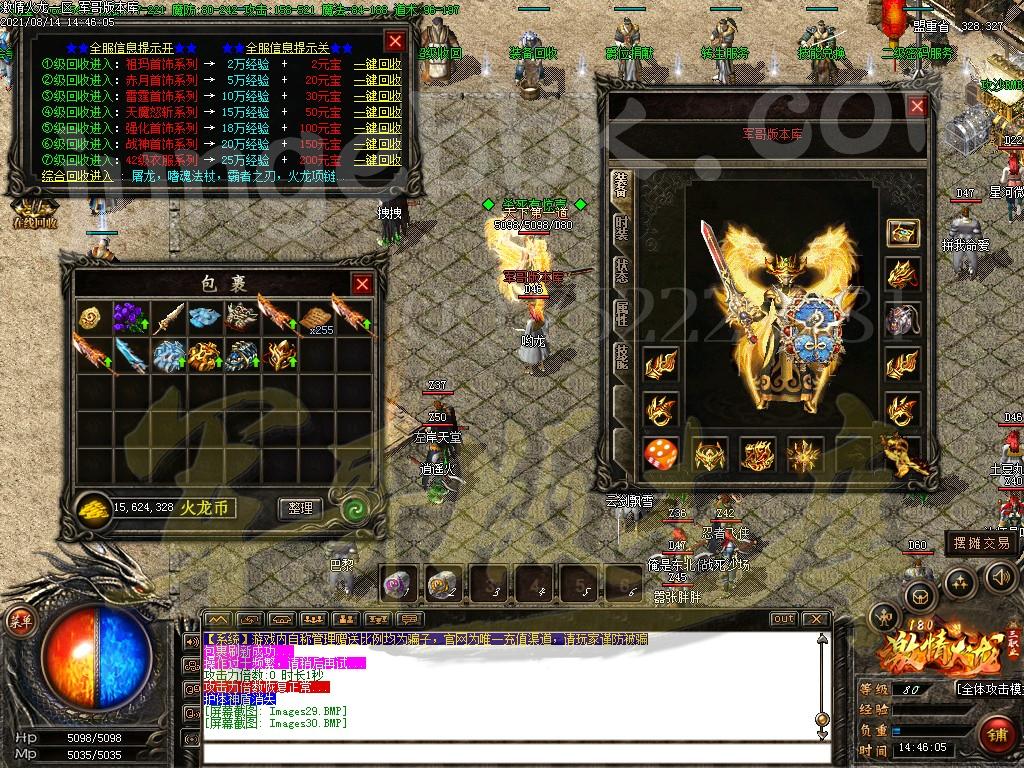Open 综合回收进入 link
Screen dimensions: 1024x768
78,176
